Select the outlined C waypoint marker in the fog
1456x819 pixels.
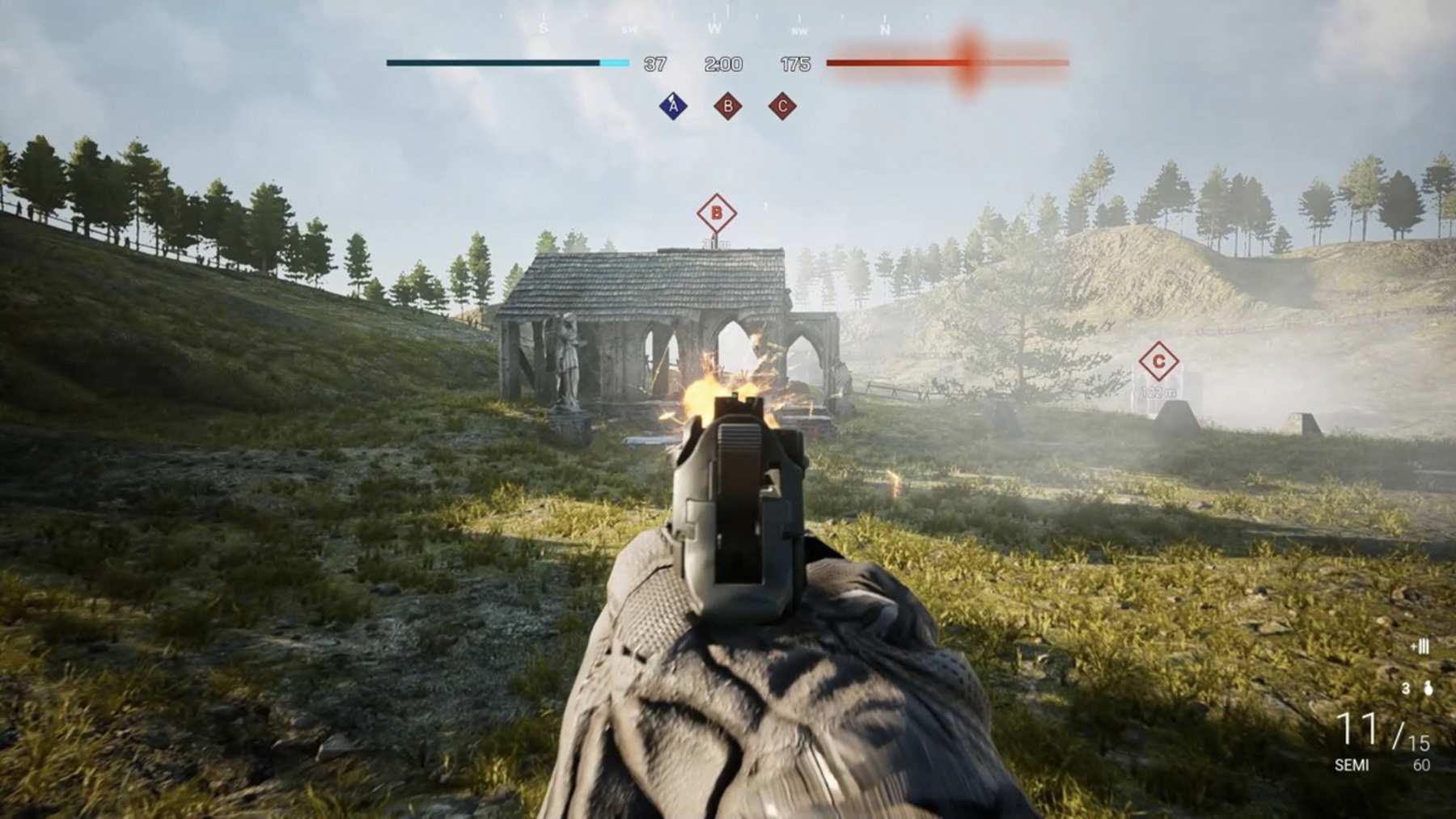pyautogui.click(x=1158, y=361)
